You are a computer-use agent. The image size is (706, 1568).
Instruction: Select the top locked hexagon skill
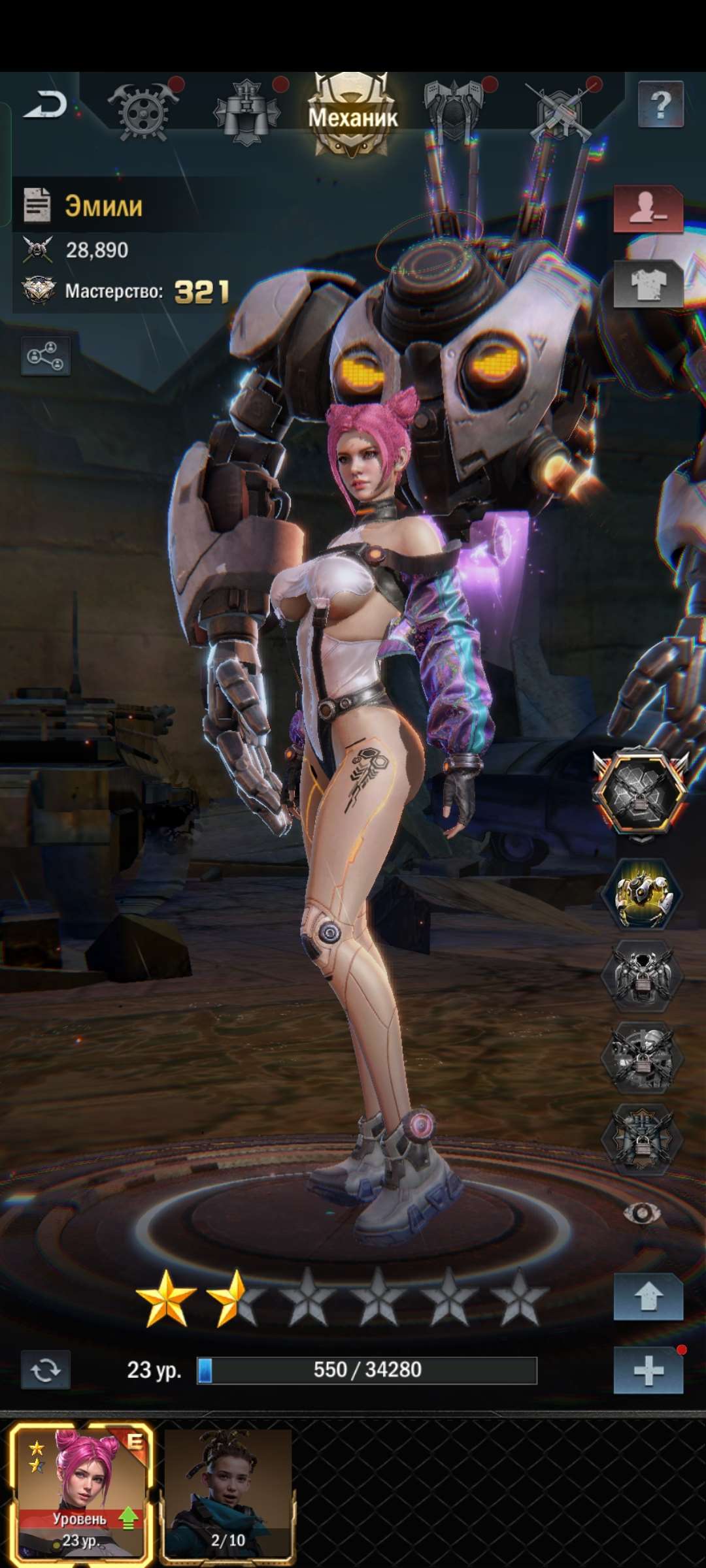coord(641,792)
